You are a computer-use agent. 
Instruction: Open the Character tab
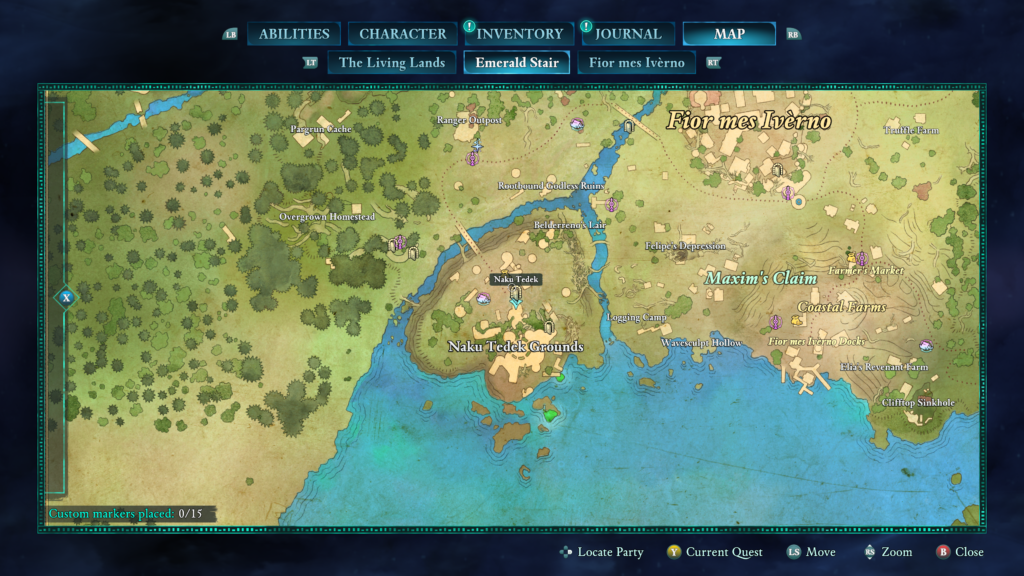pyautogui.click(x=403, y=34)
